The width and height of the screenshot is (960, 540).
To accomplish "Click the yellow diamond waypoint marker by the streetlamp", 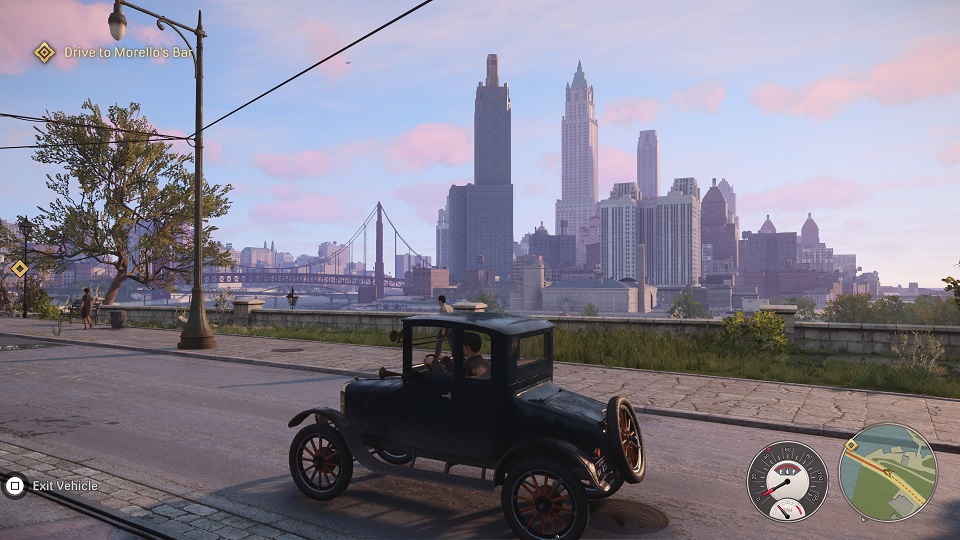I will [19, 268].
